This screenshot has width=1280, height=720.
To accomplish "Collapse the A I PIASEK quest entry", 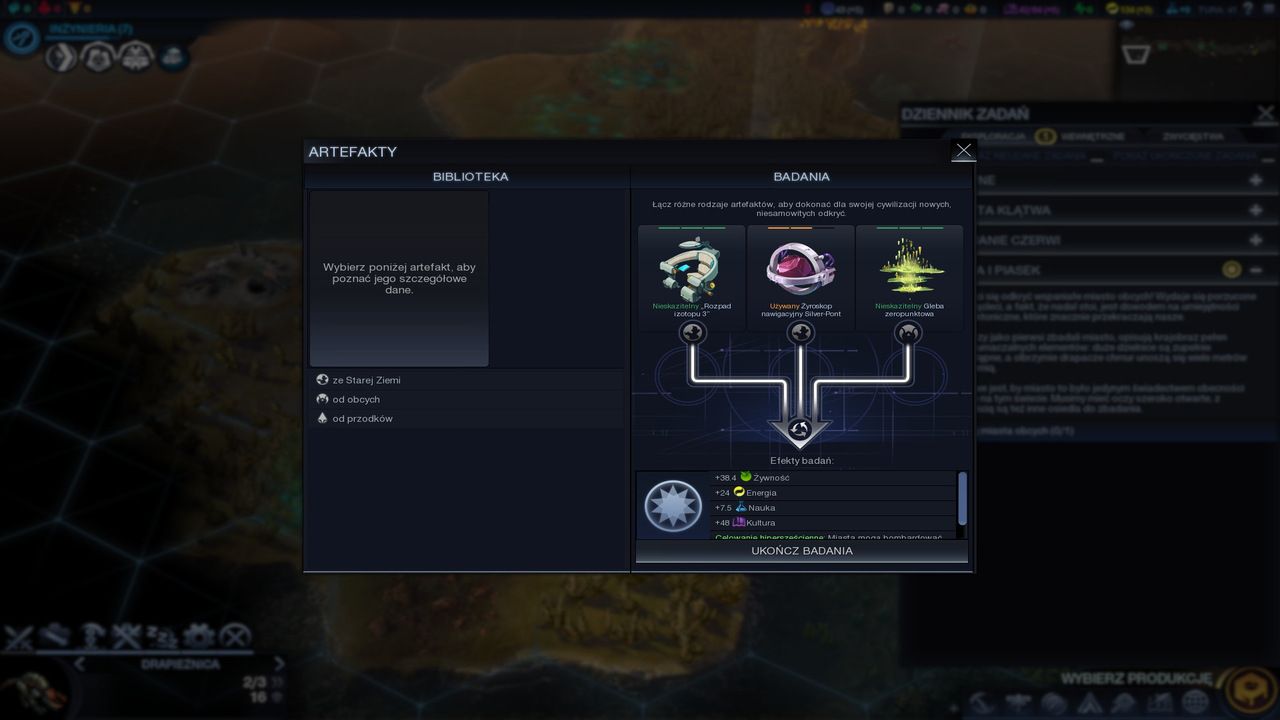I will click(1256, 270).
